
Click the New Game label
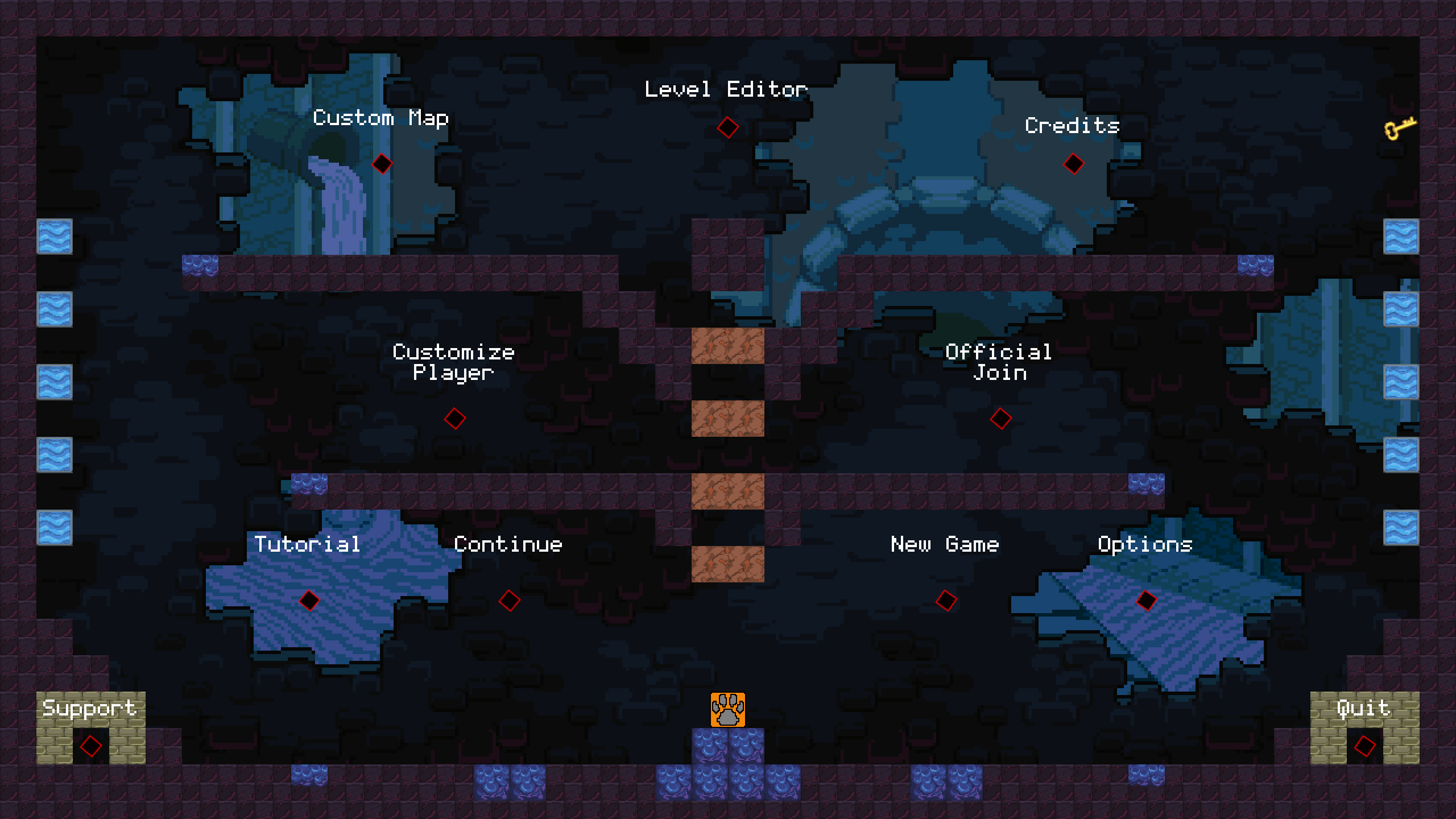click(945, 544)
